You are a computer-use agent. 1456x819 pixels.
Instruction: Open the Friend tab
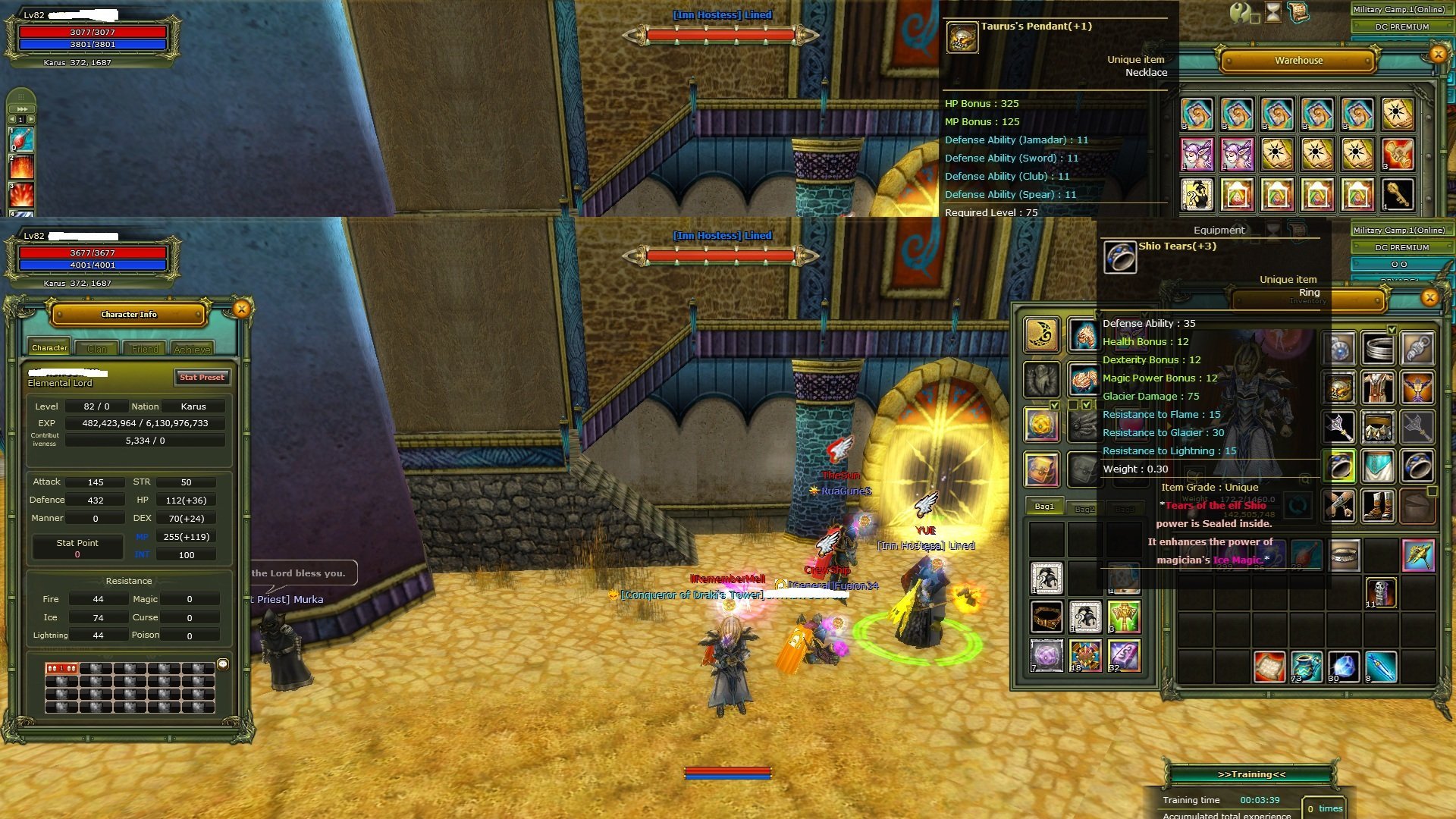[145, 349]
